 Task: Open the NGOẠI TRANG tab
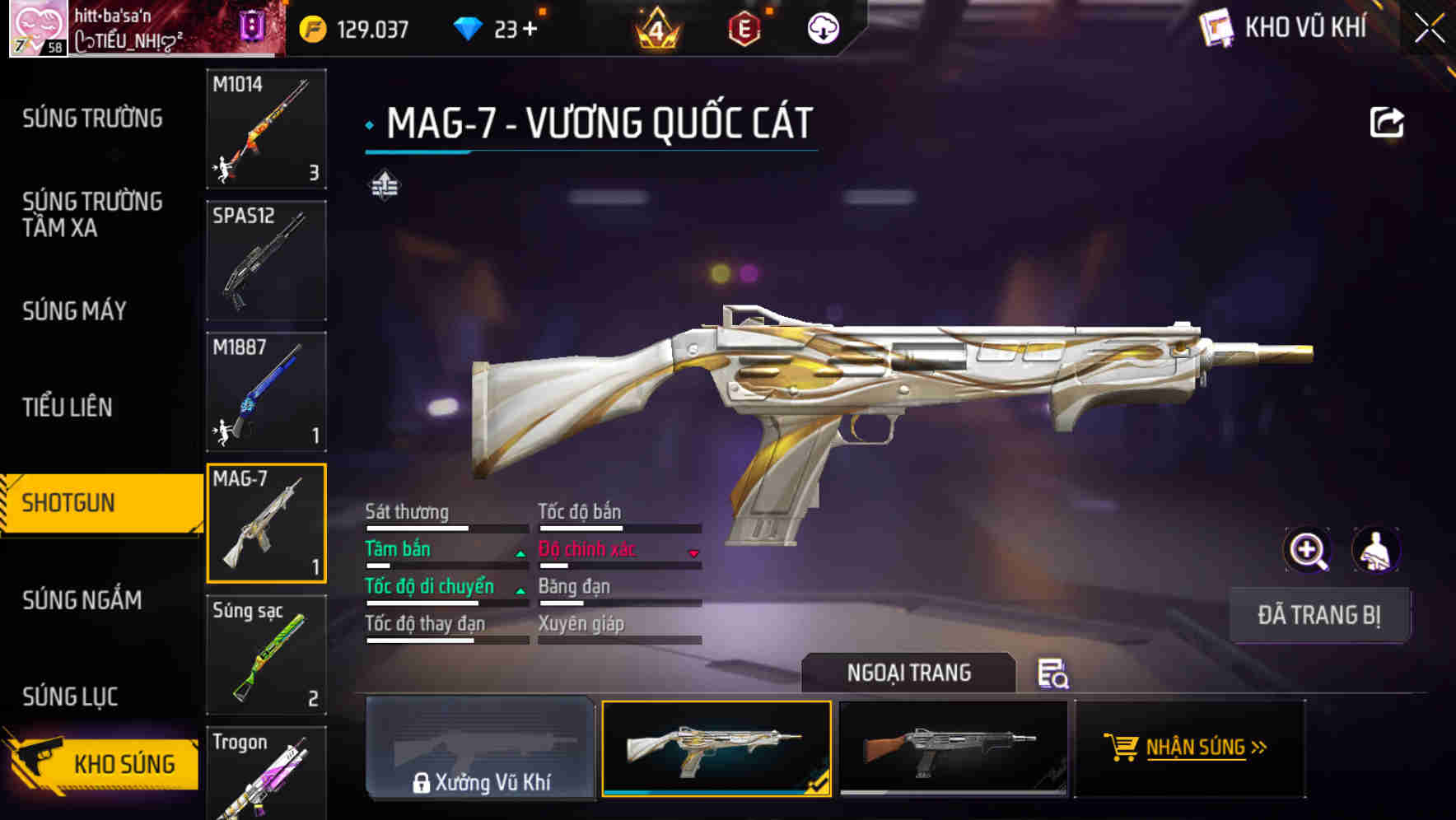tap(910, 673)
